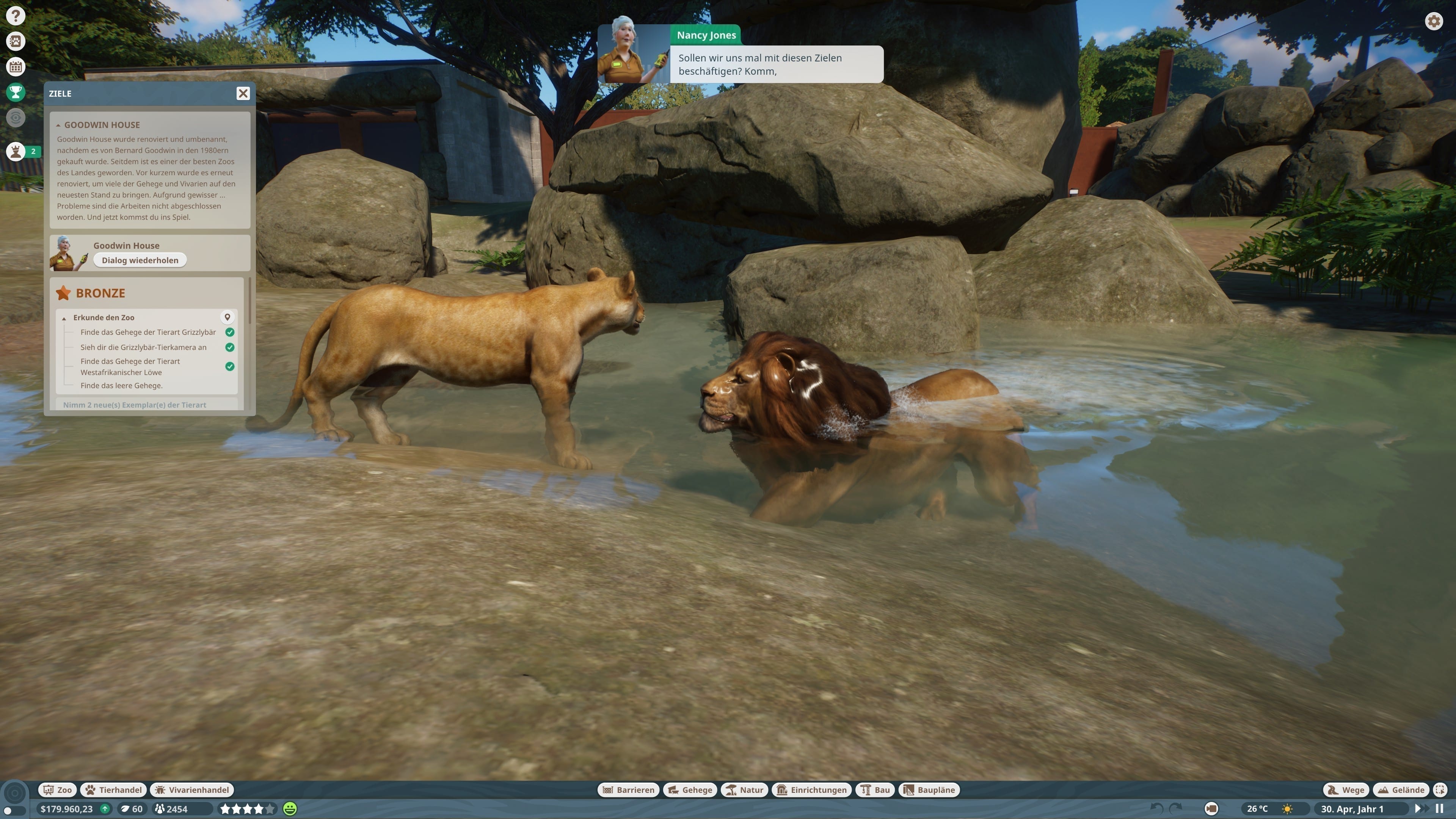Open the gear settings icon
1456x819 pixels.
pos(1433,22)
